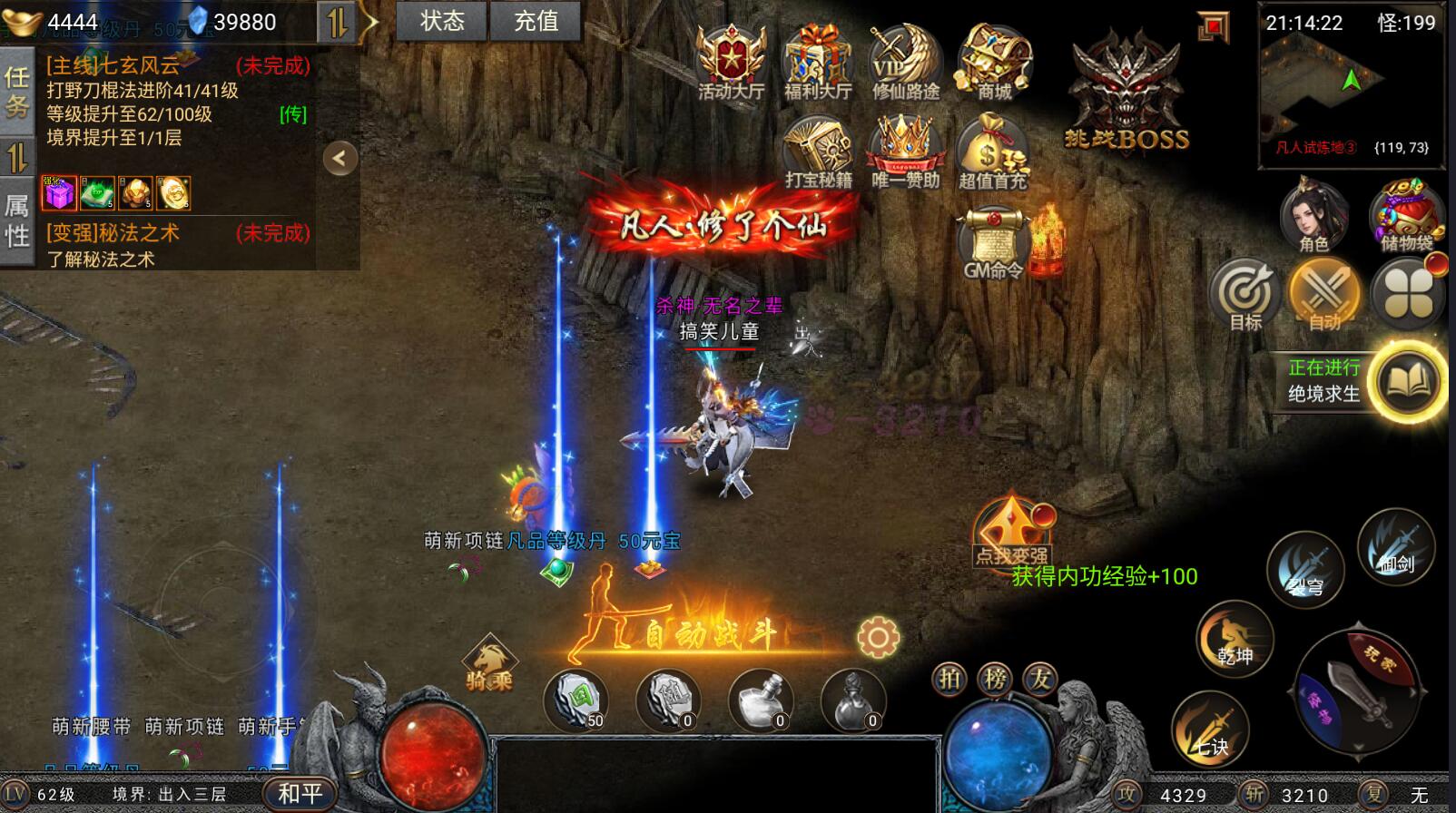
Task: Open the 充值 recharge menu
Action: point(536,21)
